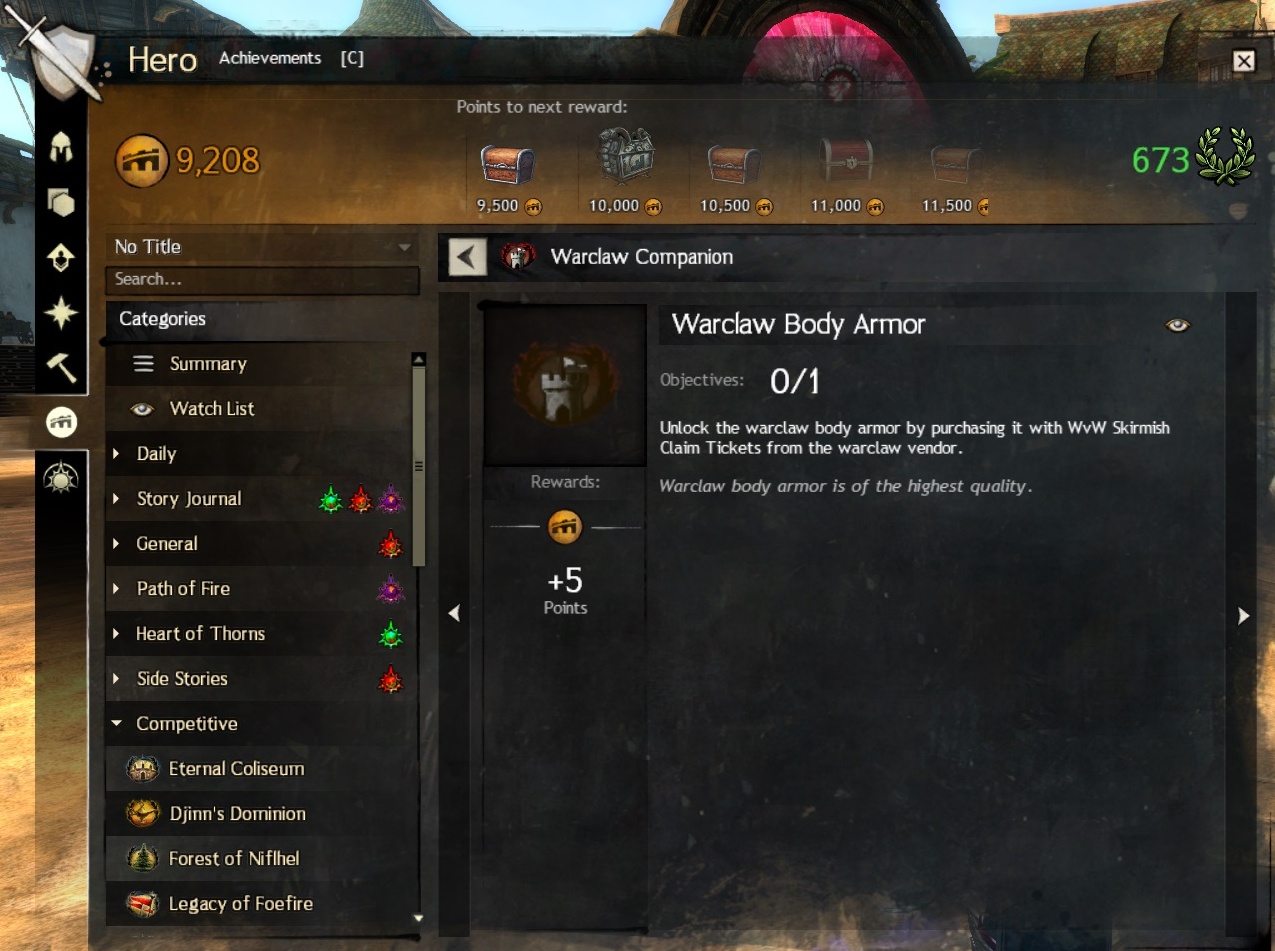Viewport: 1275px width, 951px height.
Task: Go back from Warclaw Companion
Action: [466, 257]
